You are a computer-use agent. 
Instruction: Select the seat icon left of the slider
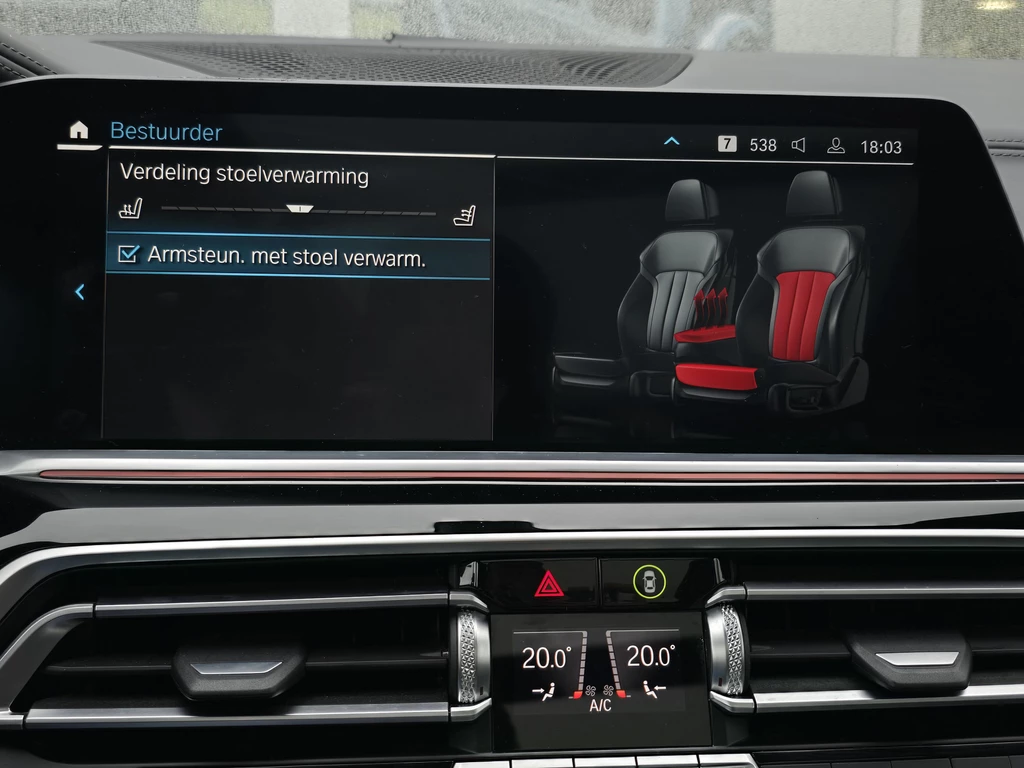(131, 209)
